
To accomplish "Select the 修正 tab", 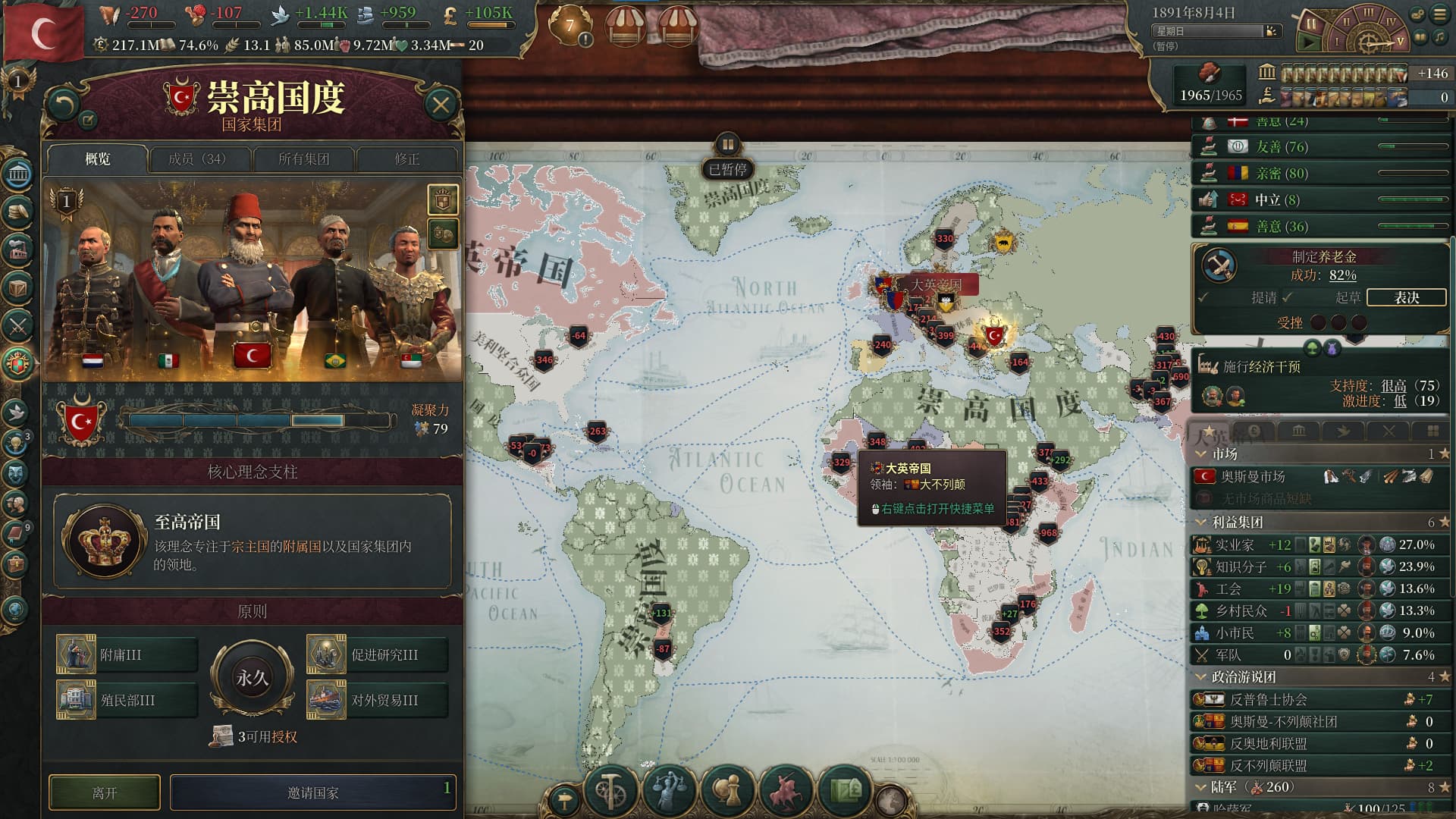I will pos(406,159).
